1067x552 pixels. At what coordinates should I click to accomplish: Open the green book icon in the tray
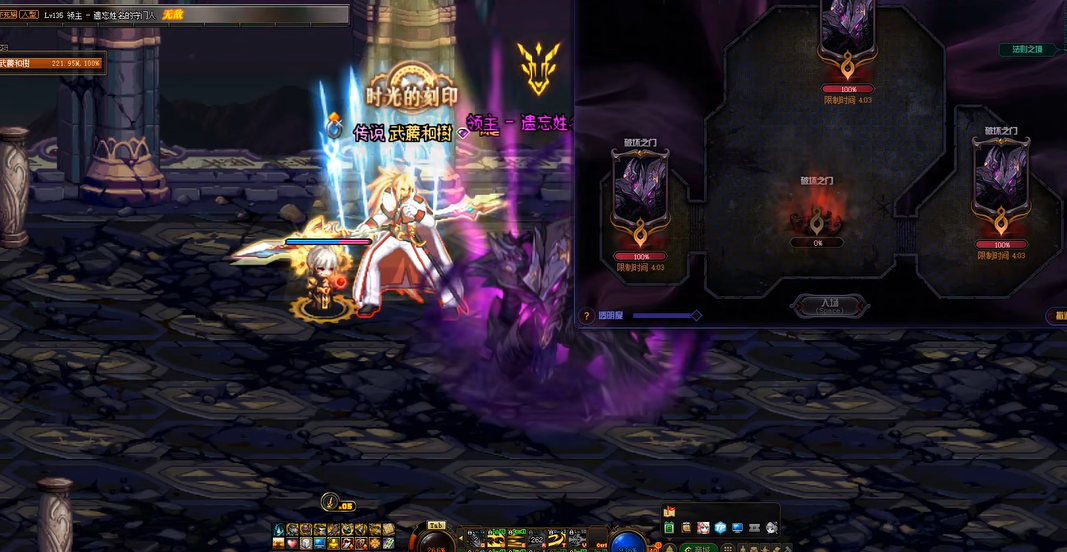669,527
